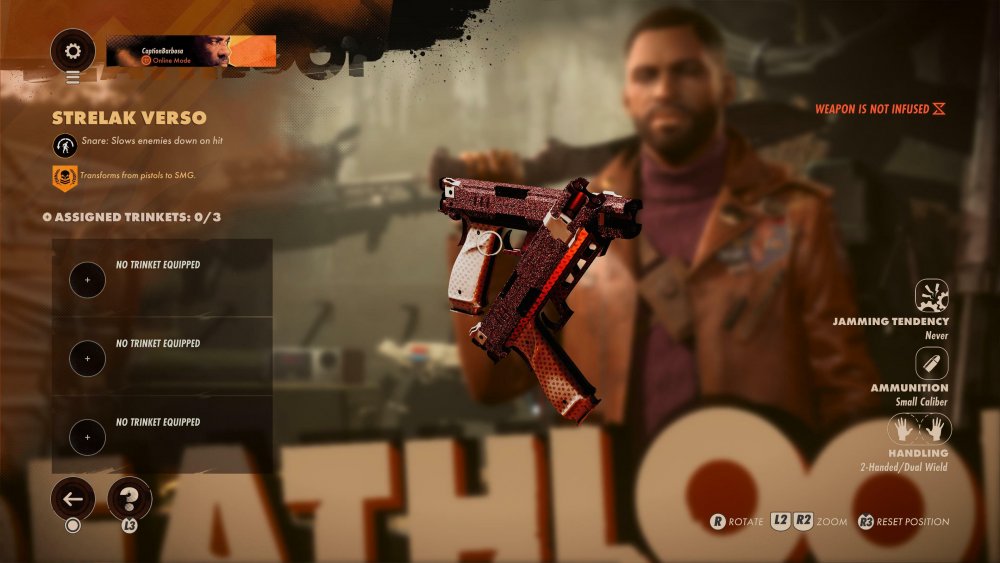Select the CaptainBarbosa player profile banner
This screenshot has width=1000, height=563.
tap(191, 51)
